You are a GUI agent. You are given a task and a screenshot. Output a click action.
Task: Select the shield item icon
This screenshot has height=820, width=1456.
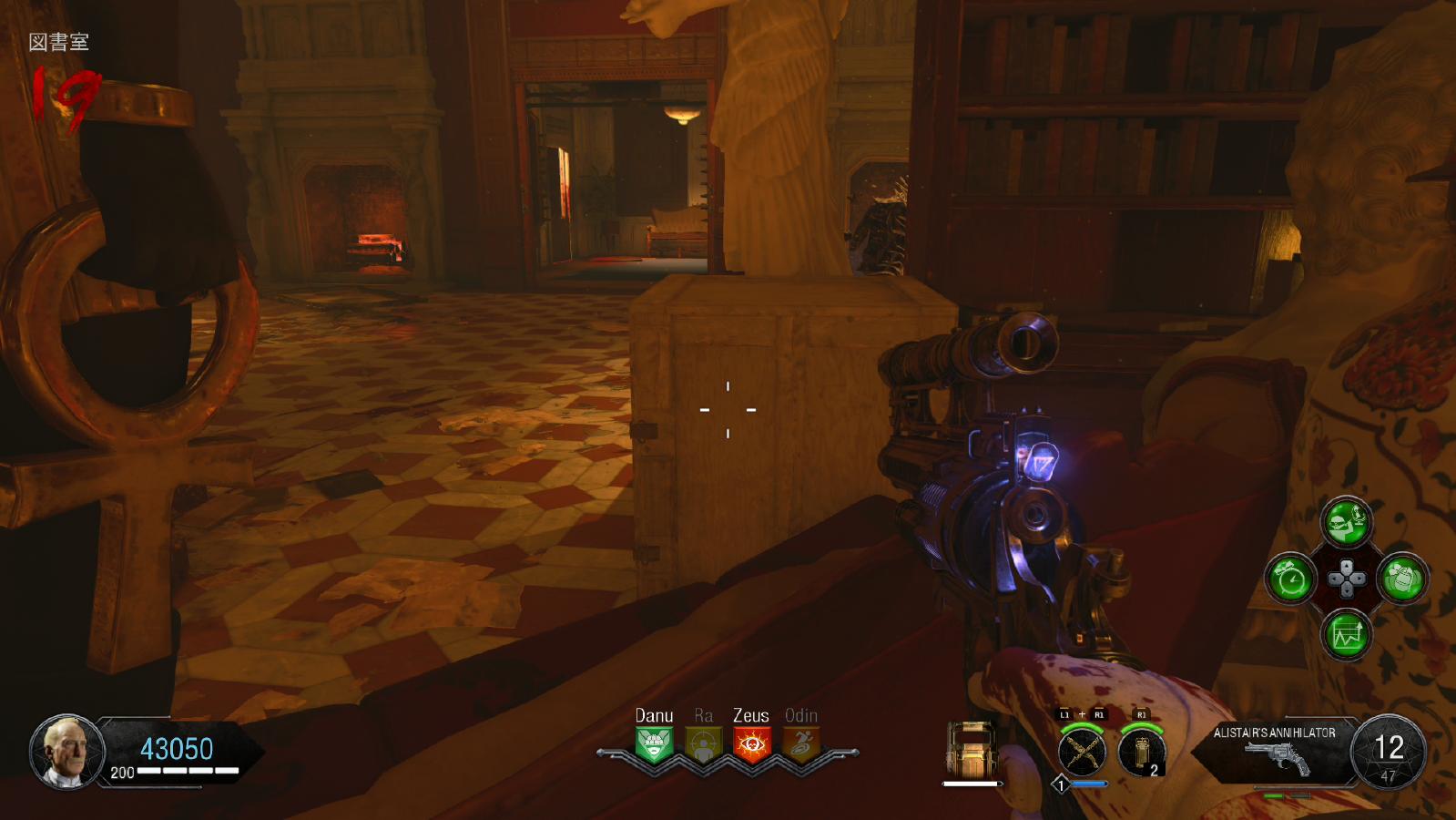[971, 749]
